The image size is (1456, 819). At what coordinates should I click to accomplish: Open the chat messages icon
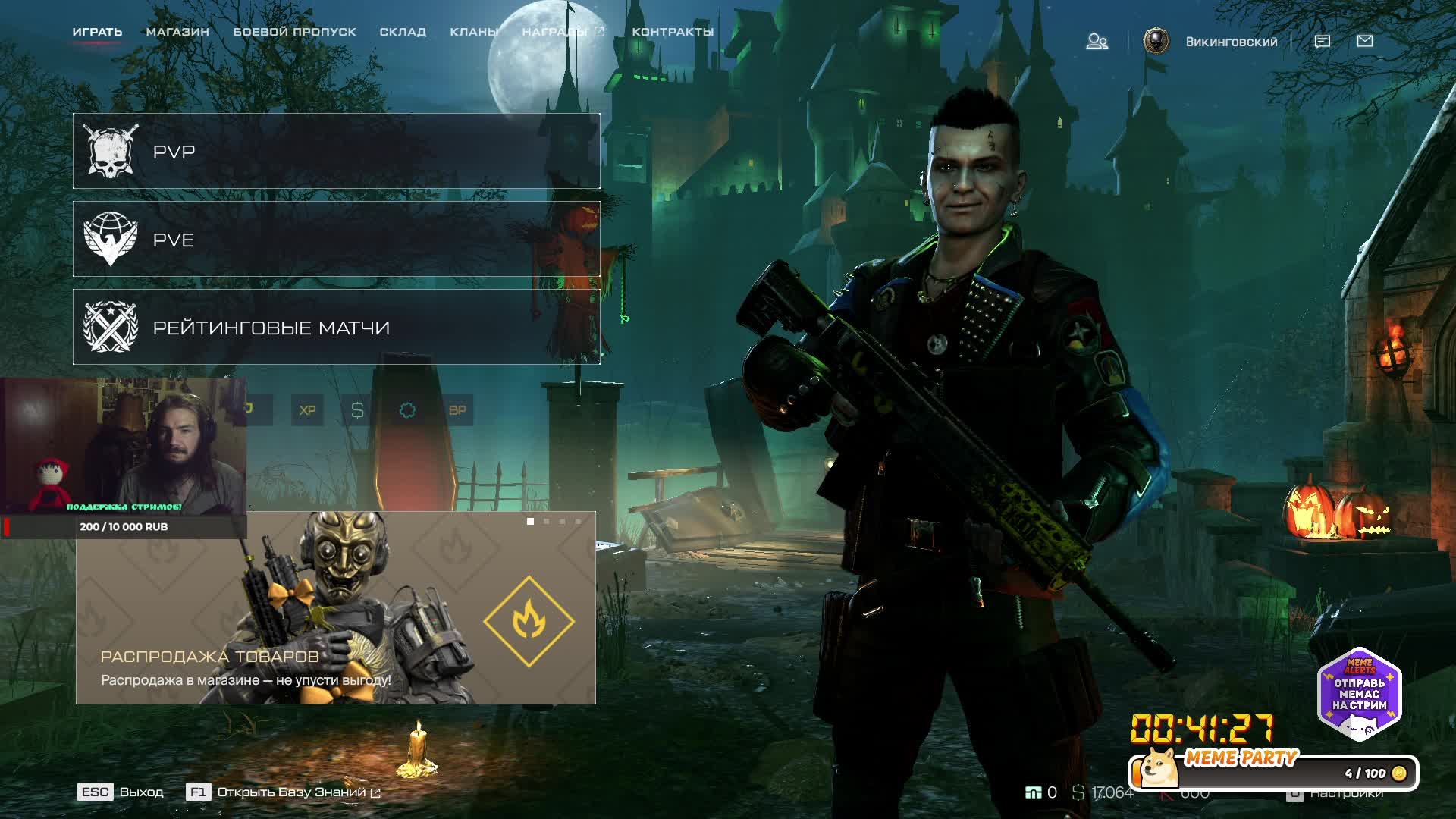(x=1322, y=41)
